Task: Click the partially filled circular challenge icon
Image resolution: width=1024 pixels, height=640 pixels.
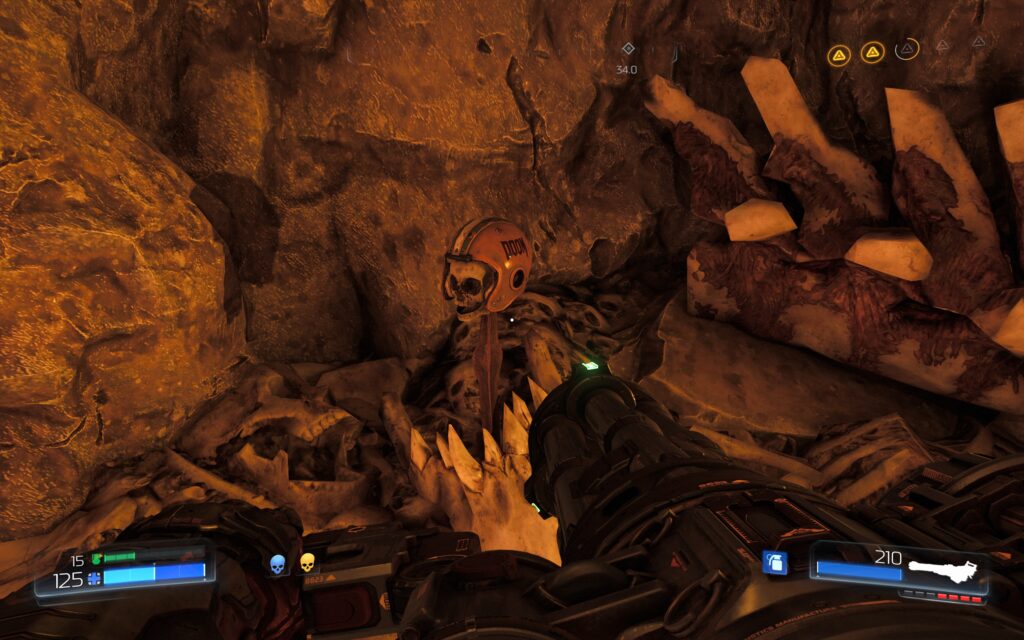Action: point(907,49)
